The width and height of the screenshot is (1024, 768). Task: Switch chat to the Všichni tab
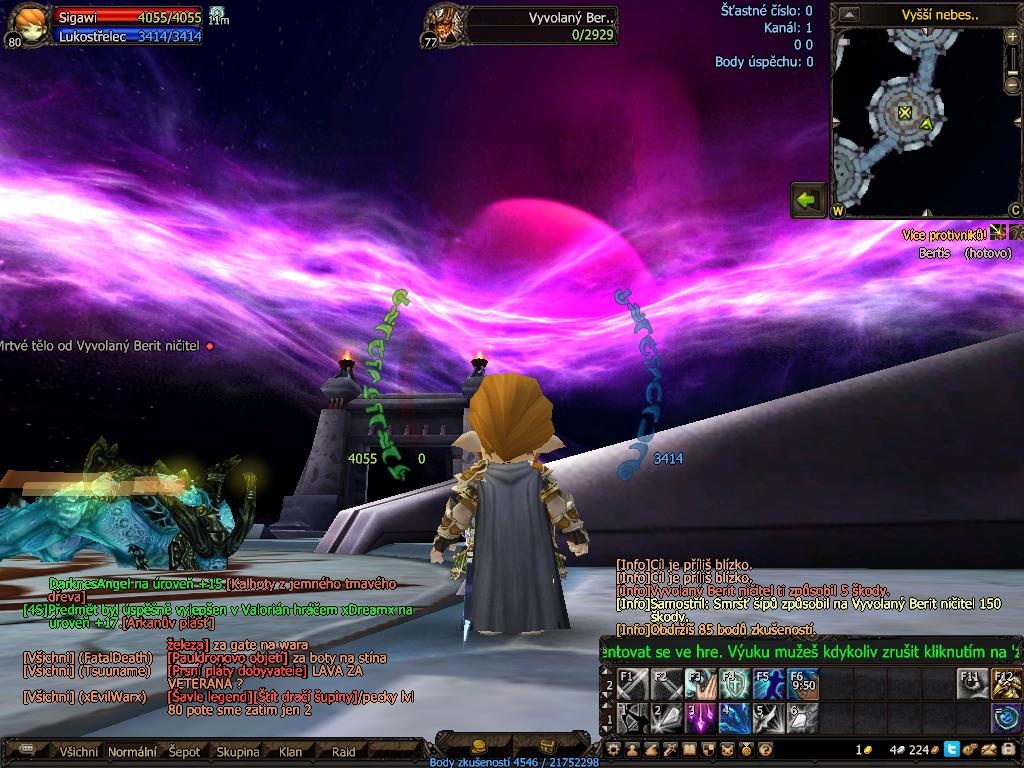(x=79, y=752)
